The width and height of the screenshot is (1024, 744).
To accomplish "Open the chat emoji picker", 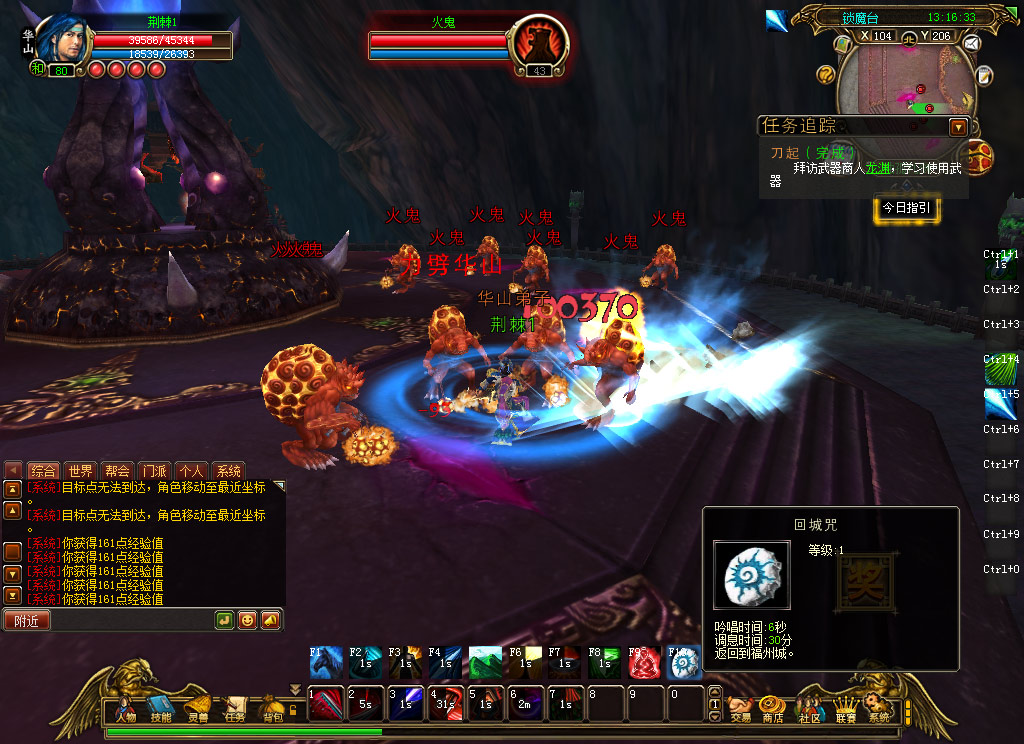I will coord(247,620).
